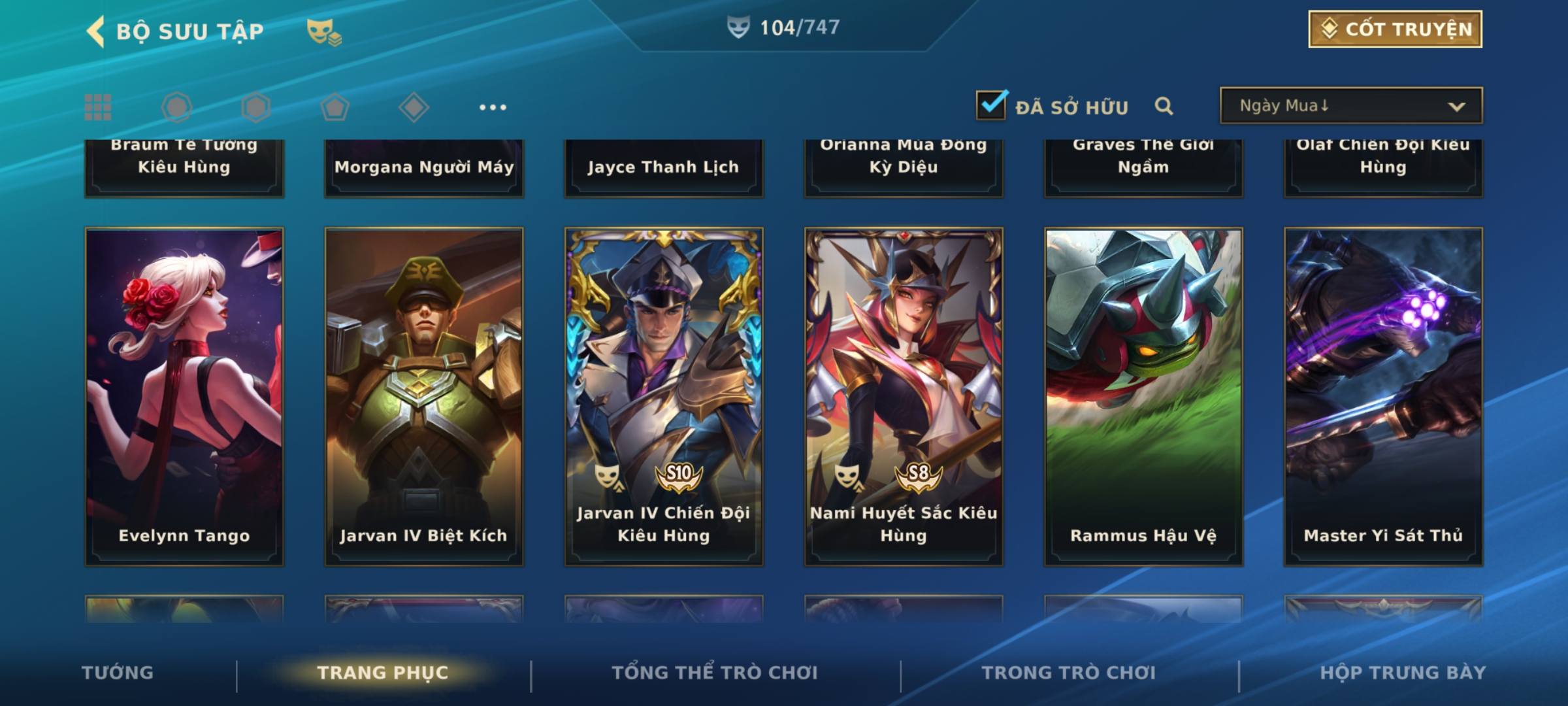Open the skin search magnifier
Image resolution: width=1568 pixels, height=706 pixels.
coord(1164,106)
